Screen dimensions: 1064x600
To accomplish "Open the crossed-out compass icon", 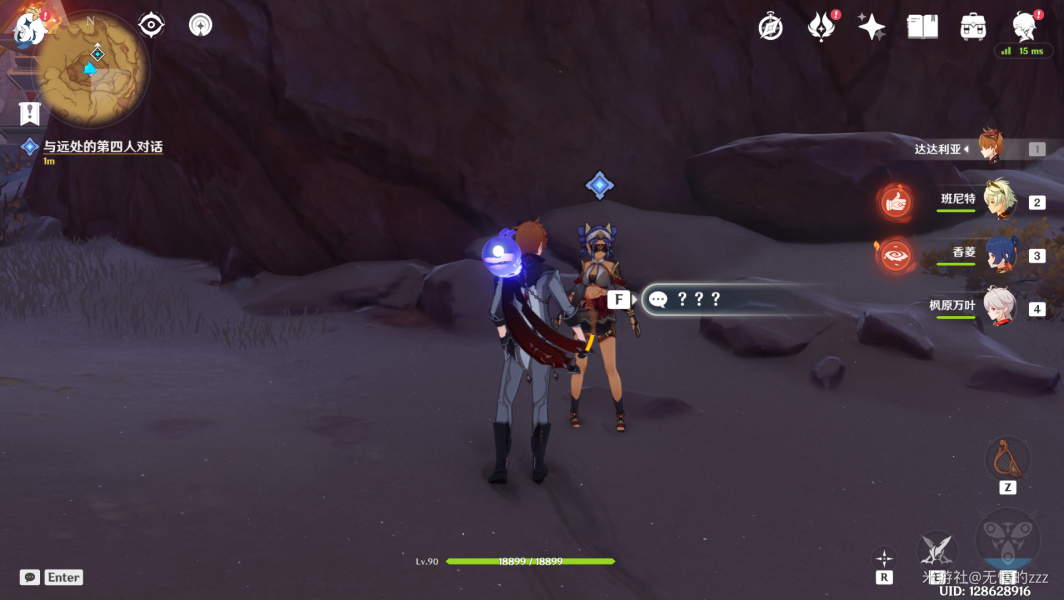I will tap(770, 27).
